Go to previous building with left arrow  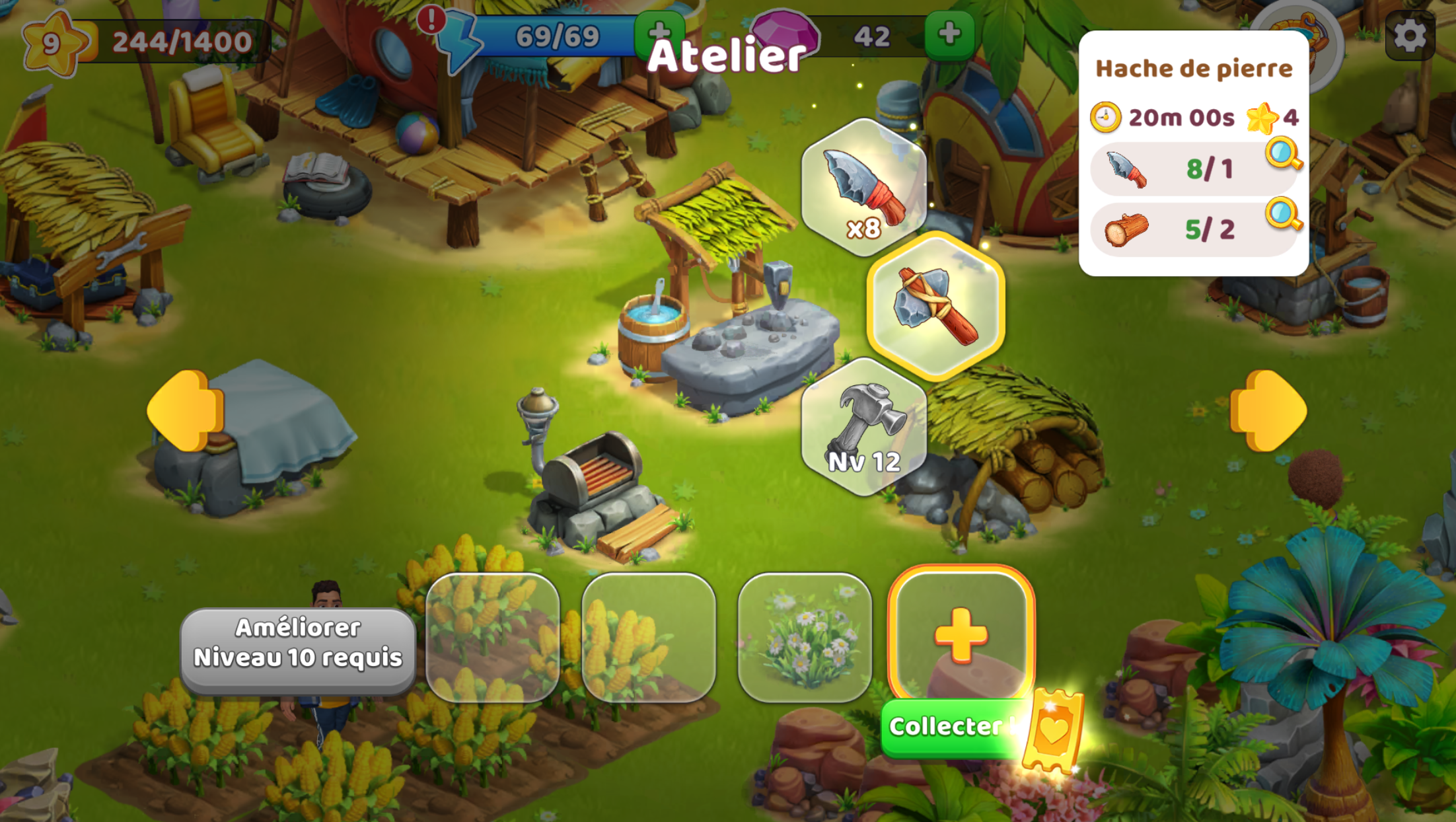click(x=186, y=410)
